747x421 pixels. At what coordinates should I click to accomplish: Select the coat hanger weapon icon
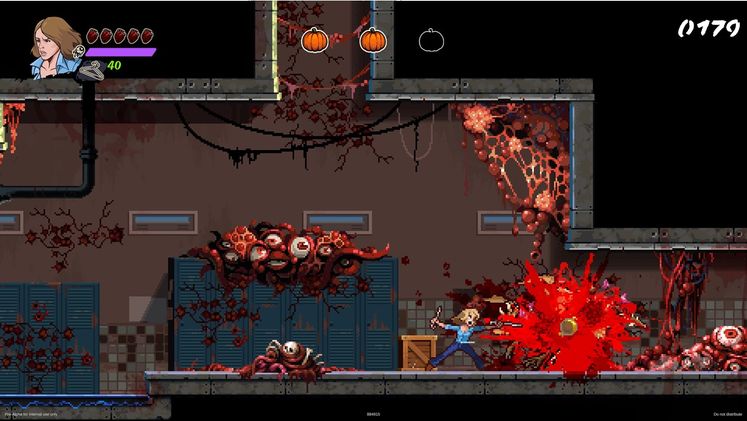point(92,69)
